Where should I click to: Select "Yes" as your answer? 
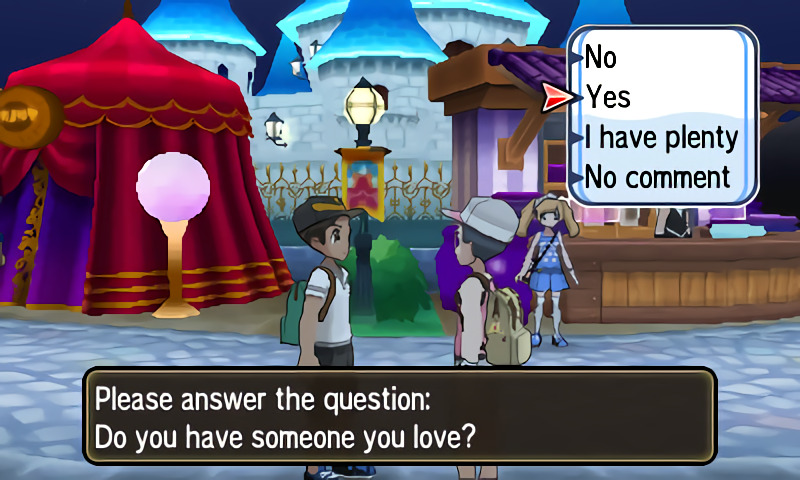(x=608, y=97)
